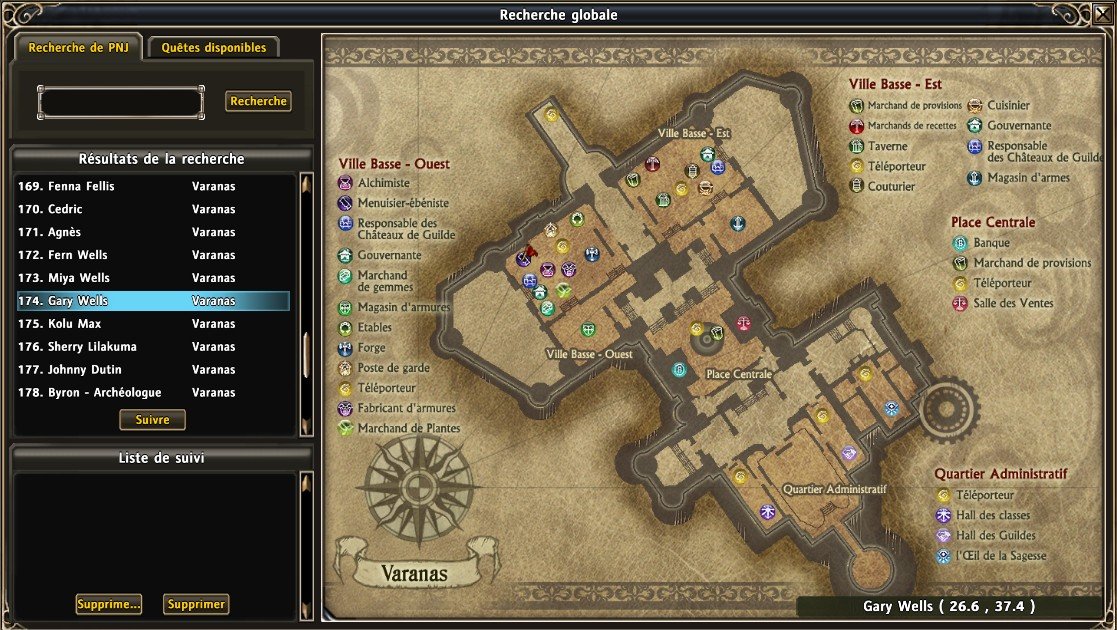Image resolution: width=1117 pixels, height=630 pixels.
Task: Click the Banque marker on Place Centrale
Action: (x=680, y=371)
